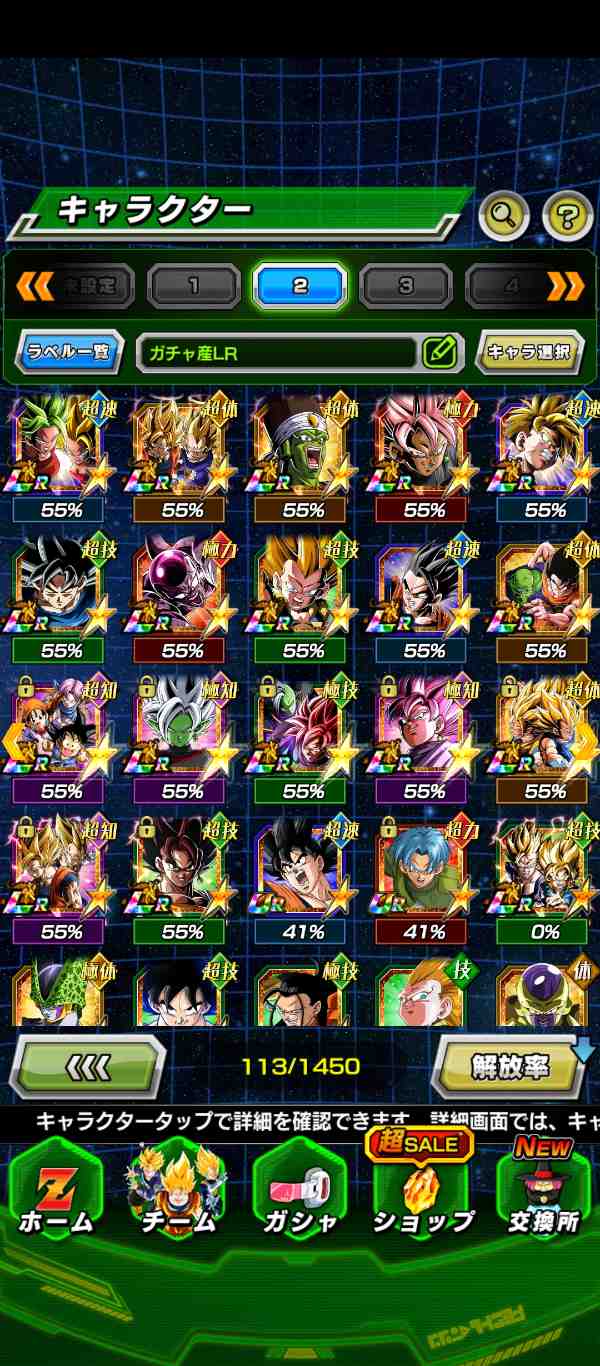Open the magnifying glass search button
The width and height of the screenshot is (600, 1366).
pos(504,213)
